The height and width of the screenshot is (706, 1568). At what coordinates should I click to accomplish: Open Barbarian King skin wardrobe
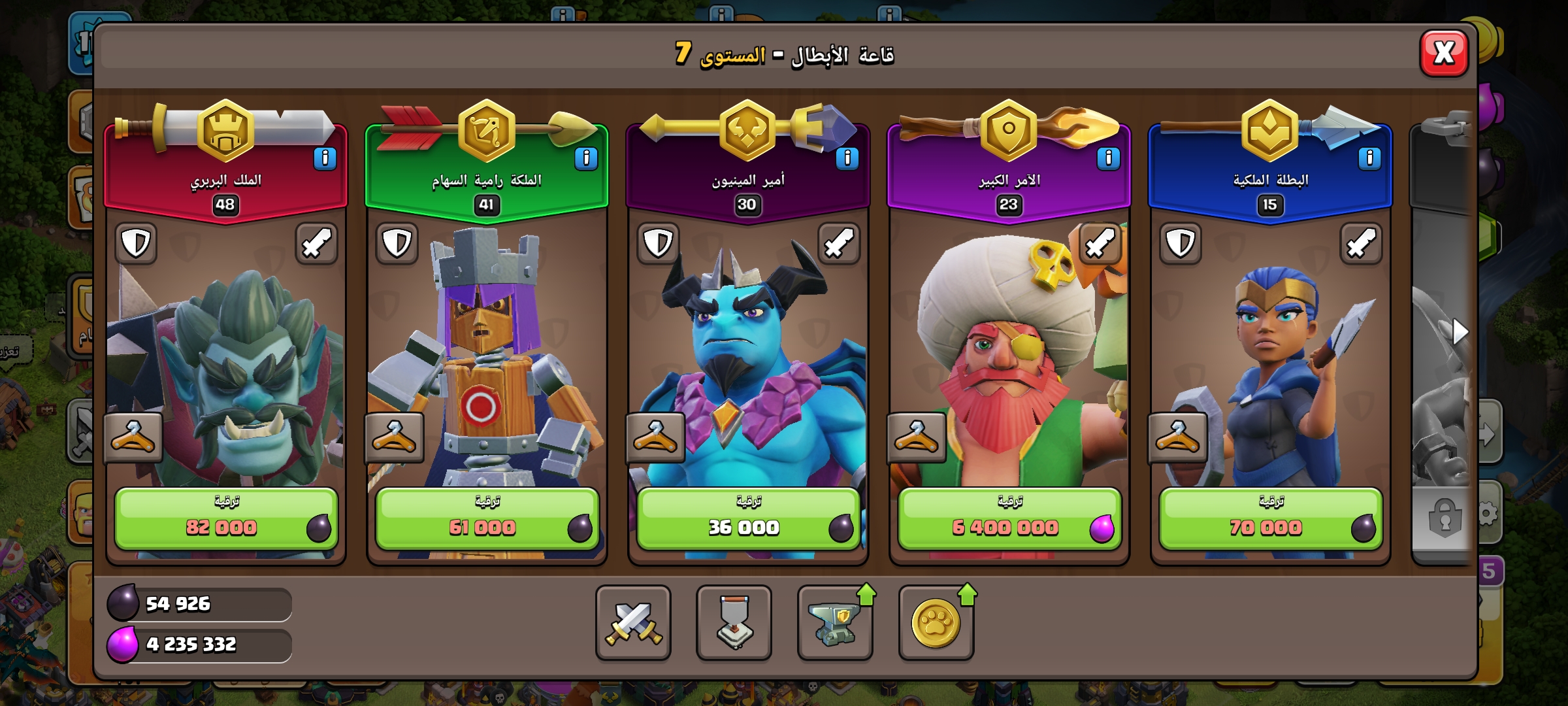coord(133,437)
